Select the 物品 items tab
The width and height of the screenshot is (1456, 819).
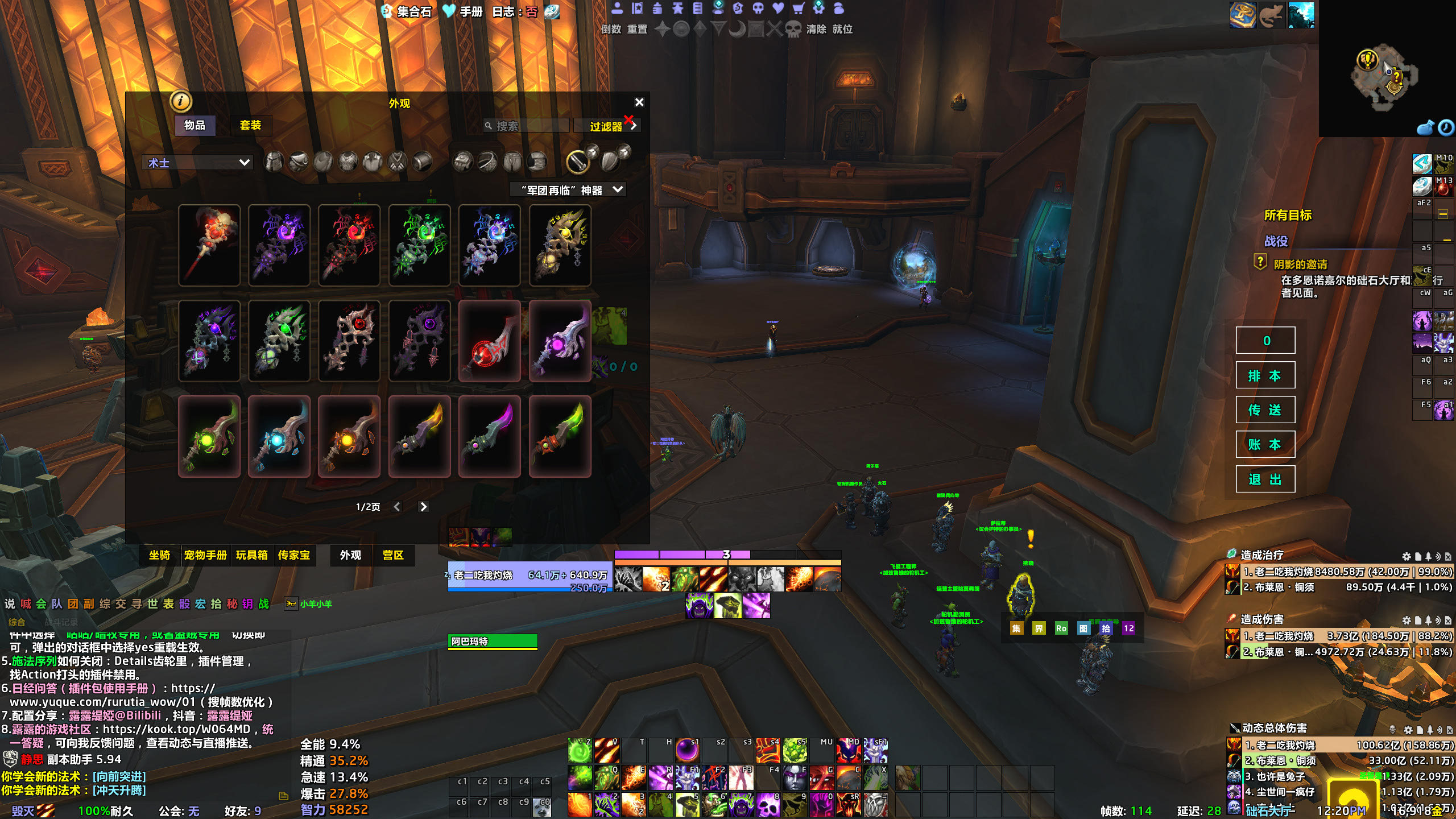[195, 125]
